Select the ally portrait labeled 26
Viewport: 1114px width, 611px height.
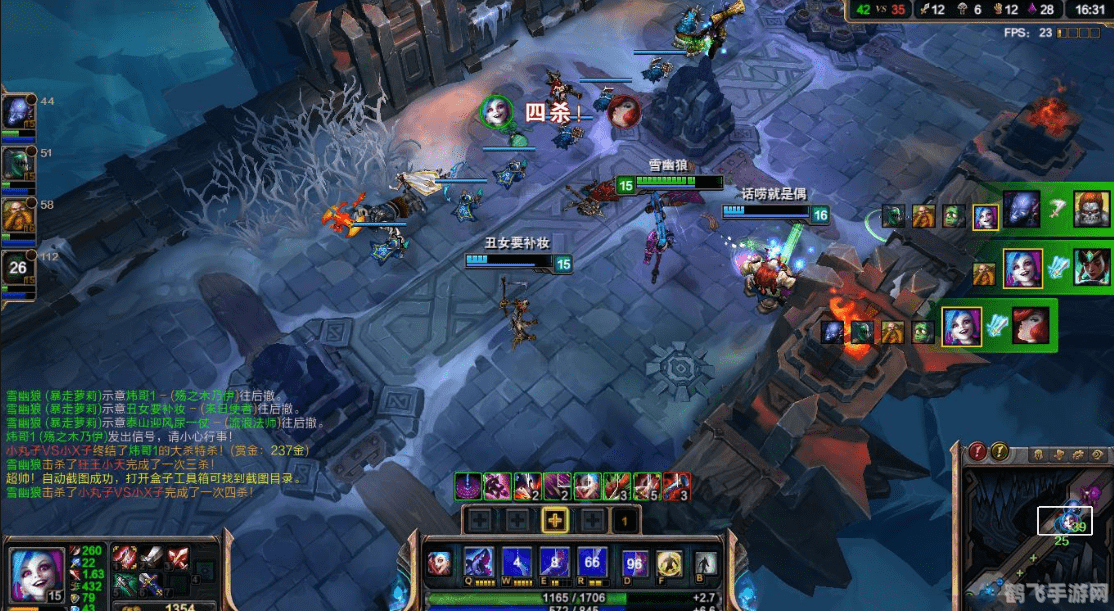[18, 267]
